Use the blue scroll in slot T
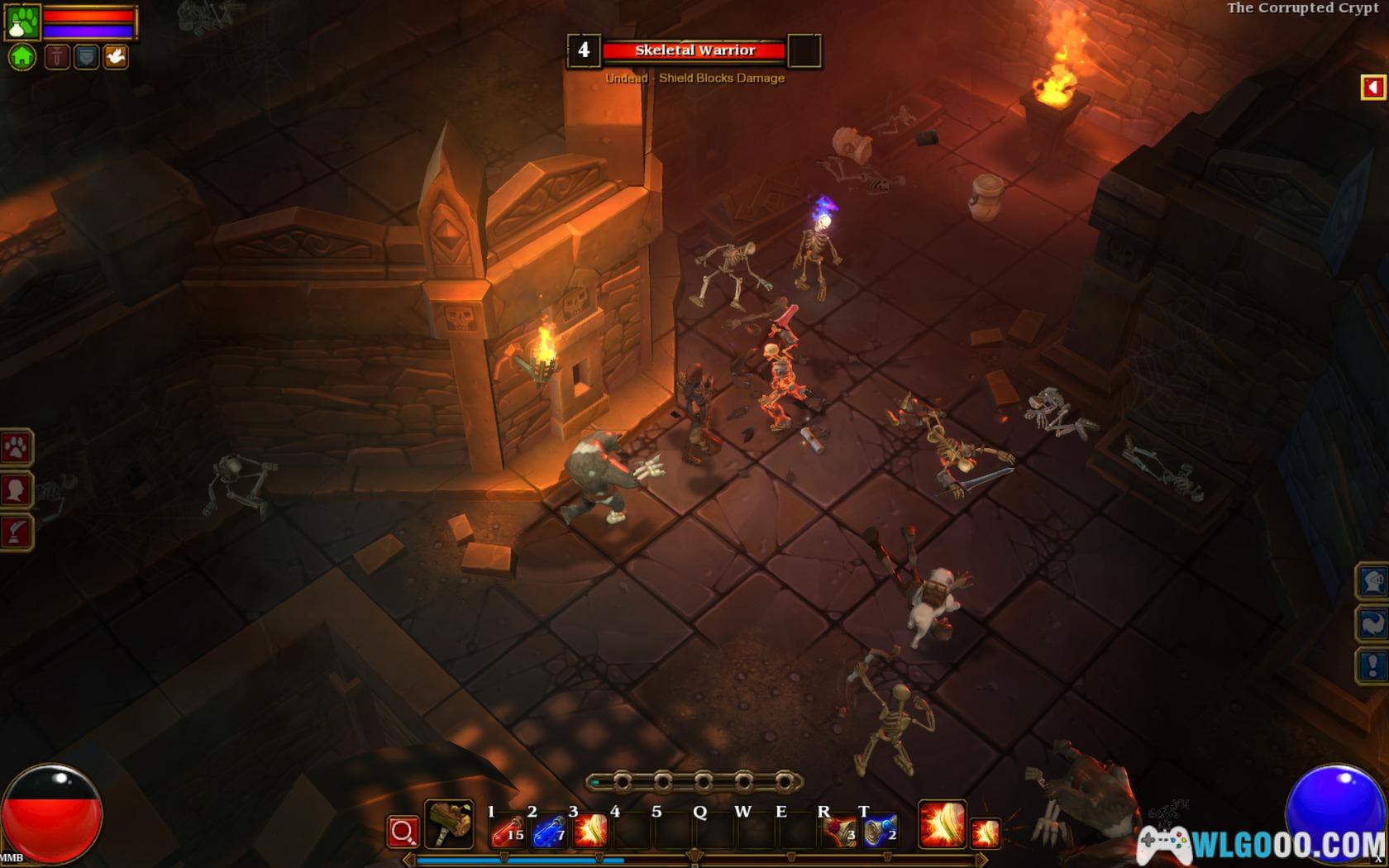 pyautogui.click(x=880, y=830)
